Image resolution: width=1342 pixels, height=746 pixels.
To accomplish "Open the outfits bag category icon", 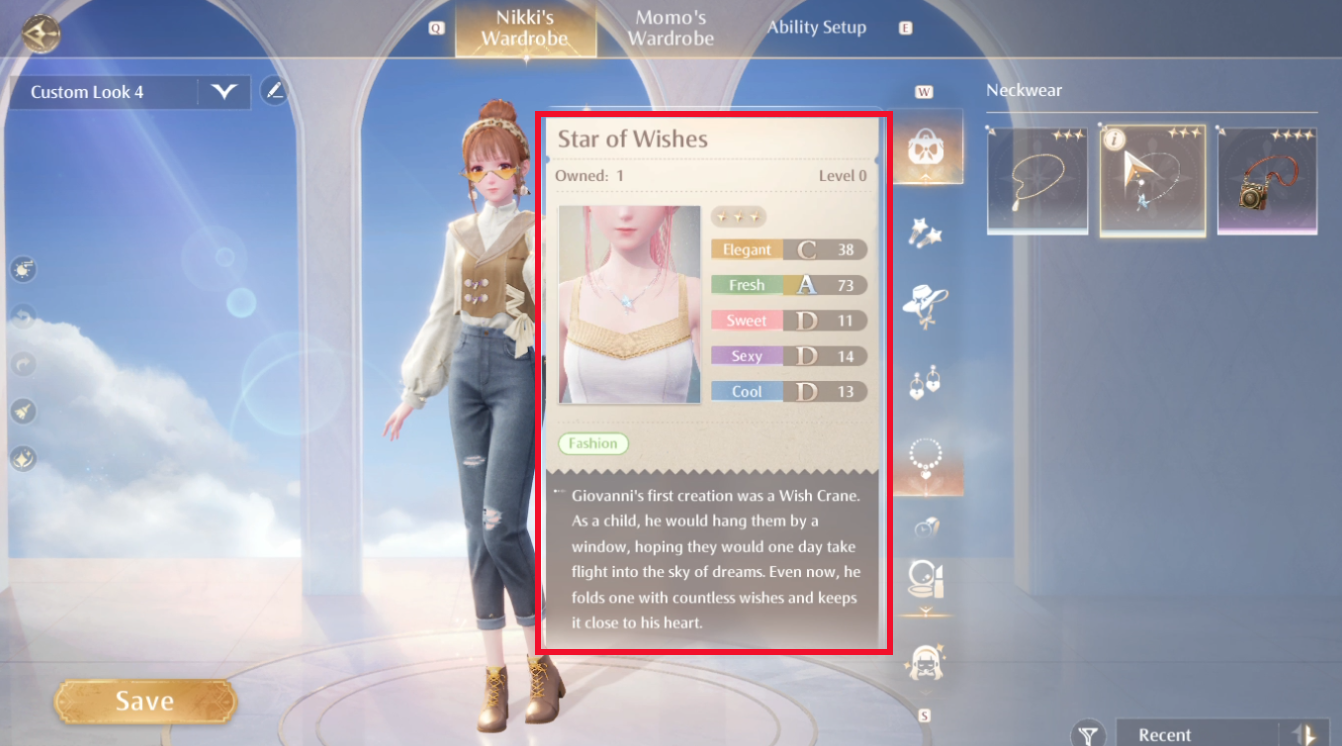I will 928,145.
